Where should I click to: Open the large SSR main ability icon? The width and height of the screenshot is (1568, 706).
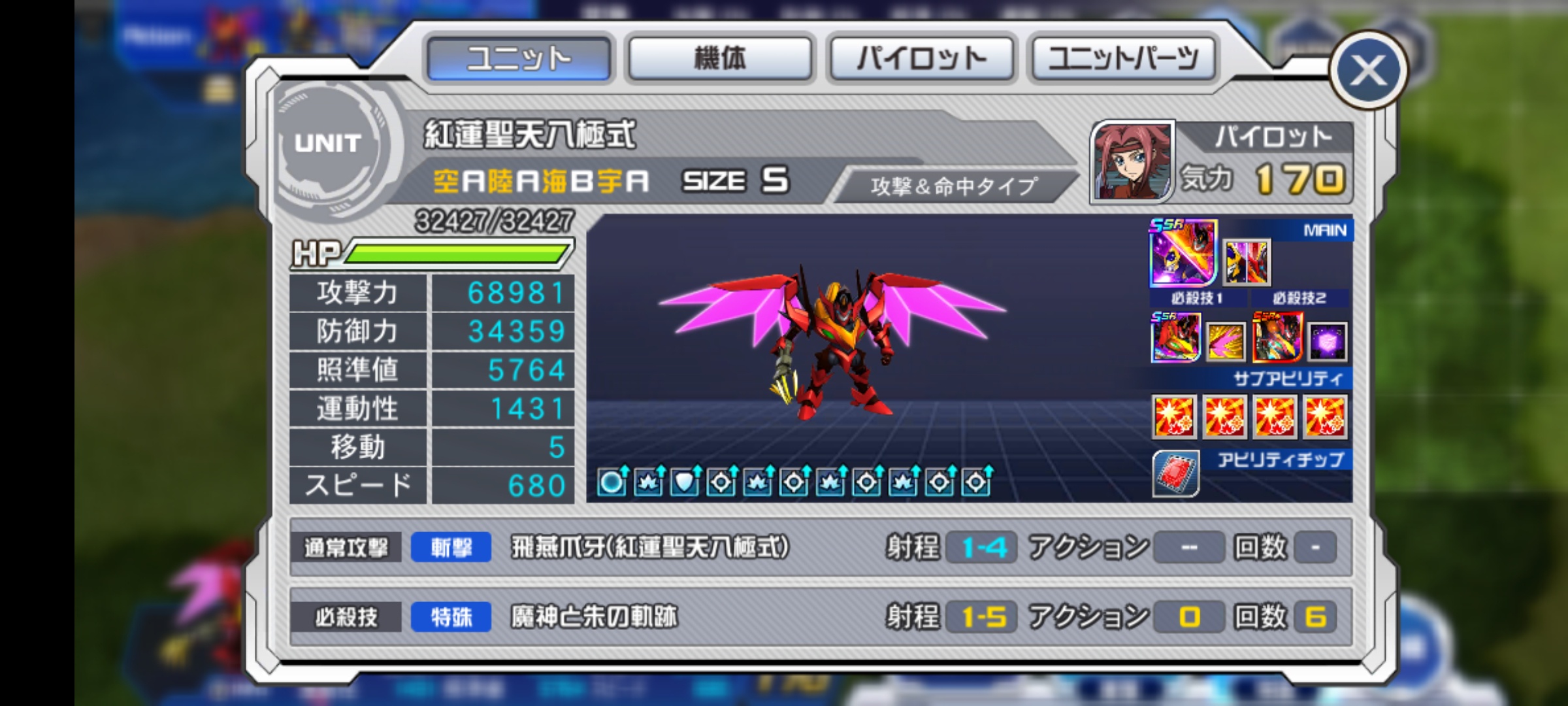(x=1183, y=254)
